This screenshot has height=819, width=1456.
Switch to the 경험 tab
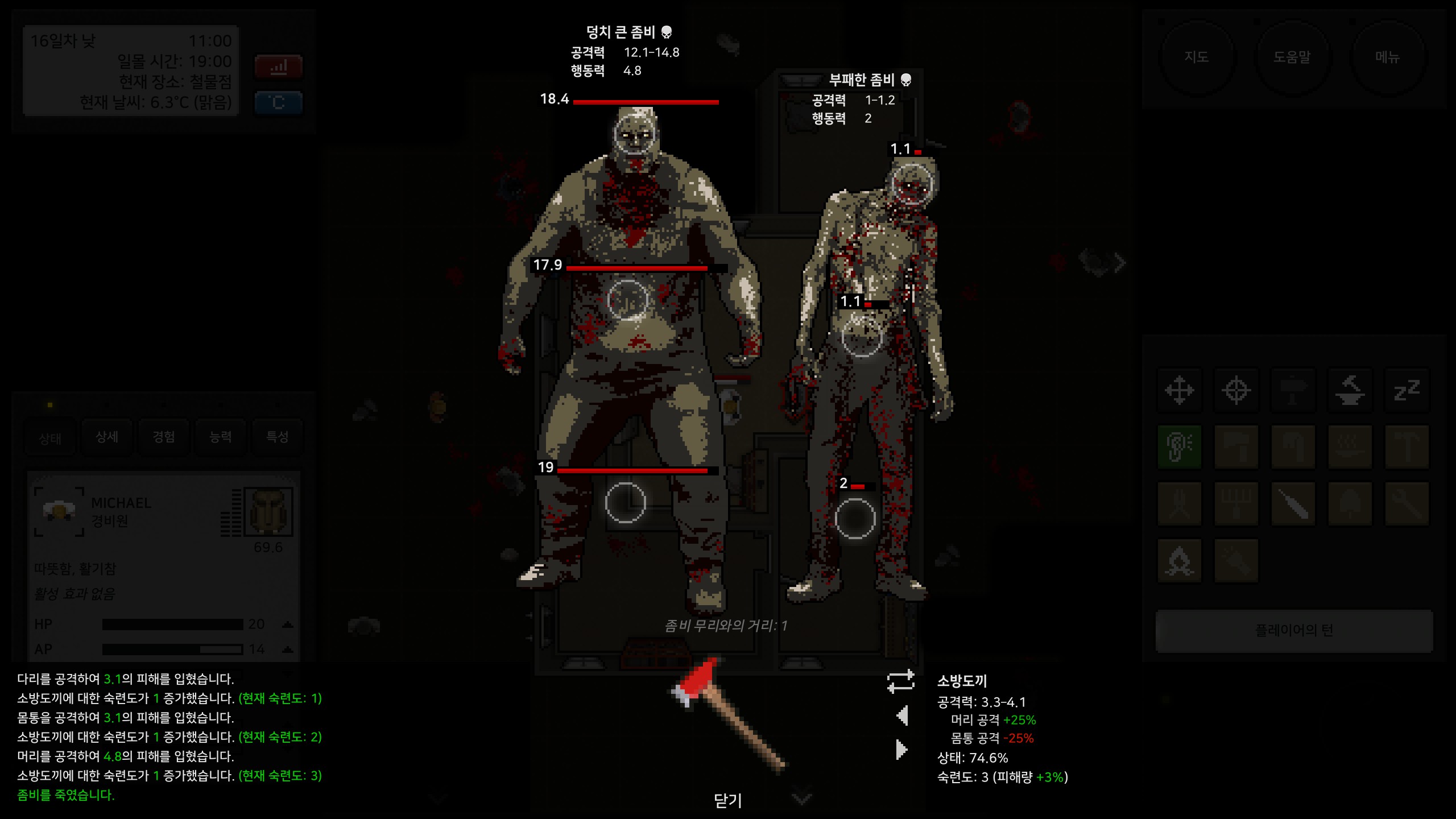click(163, 437)
